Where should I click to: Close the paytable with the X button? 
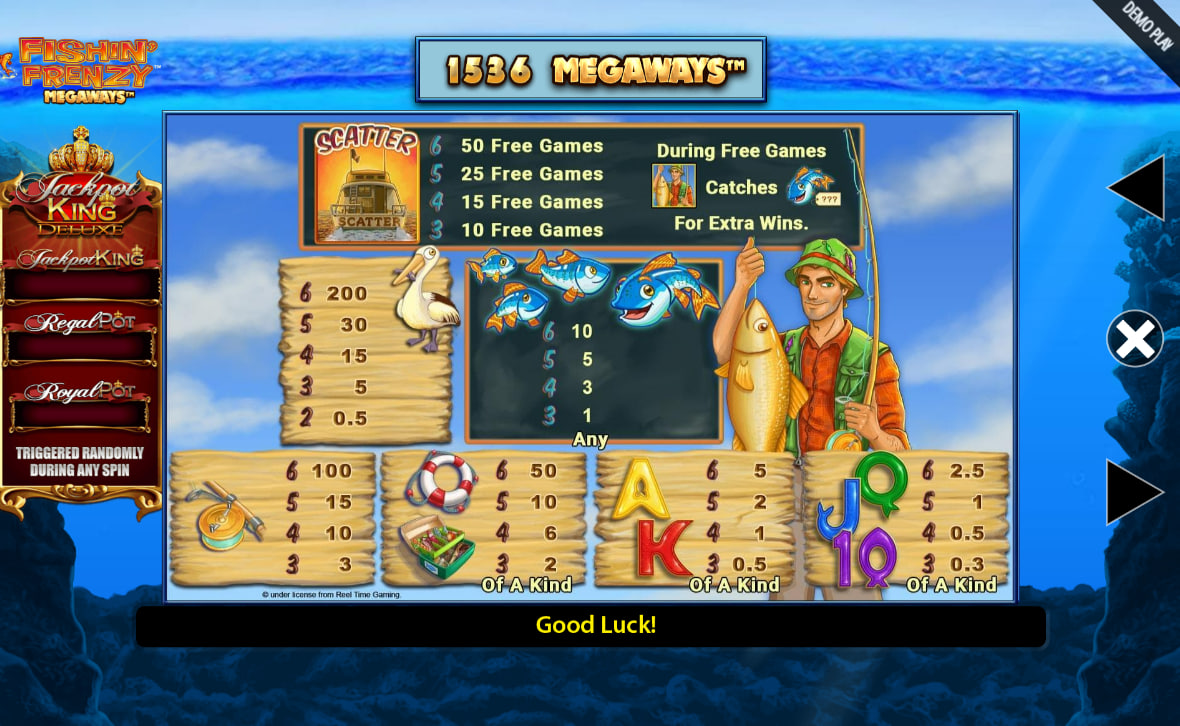(x=1135, y=339)
